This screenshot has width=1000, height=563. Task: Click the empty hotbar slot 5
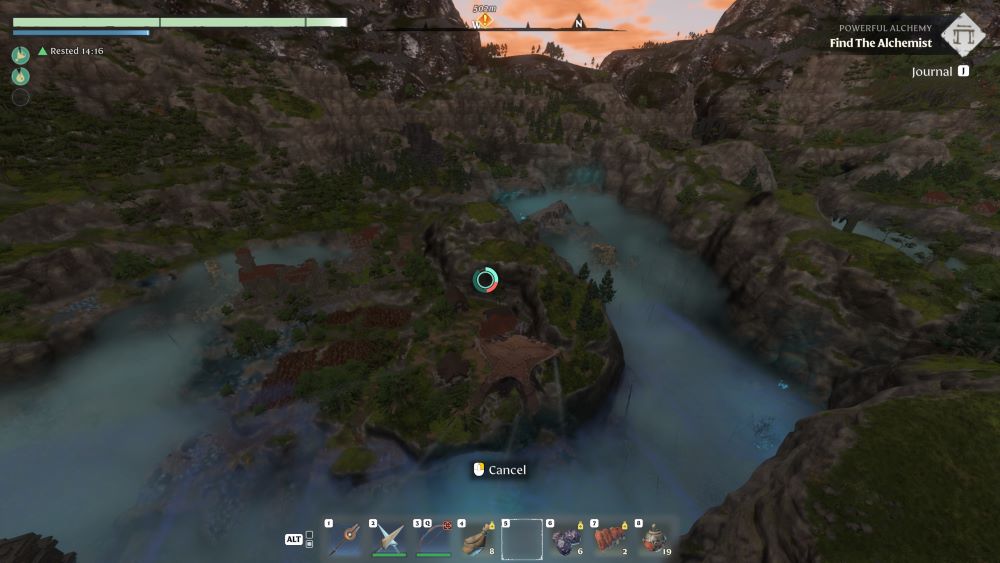(521, 539)
